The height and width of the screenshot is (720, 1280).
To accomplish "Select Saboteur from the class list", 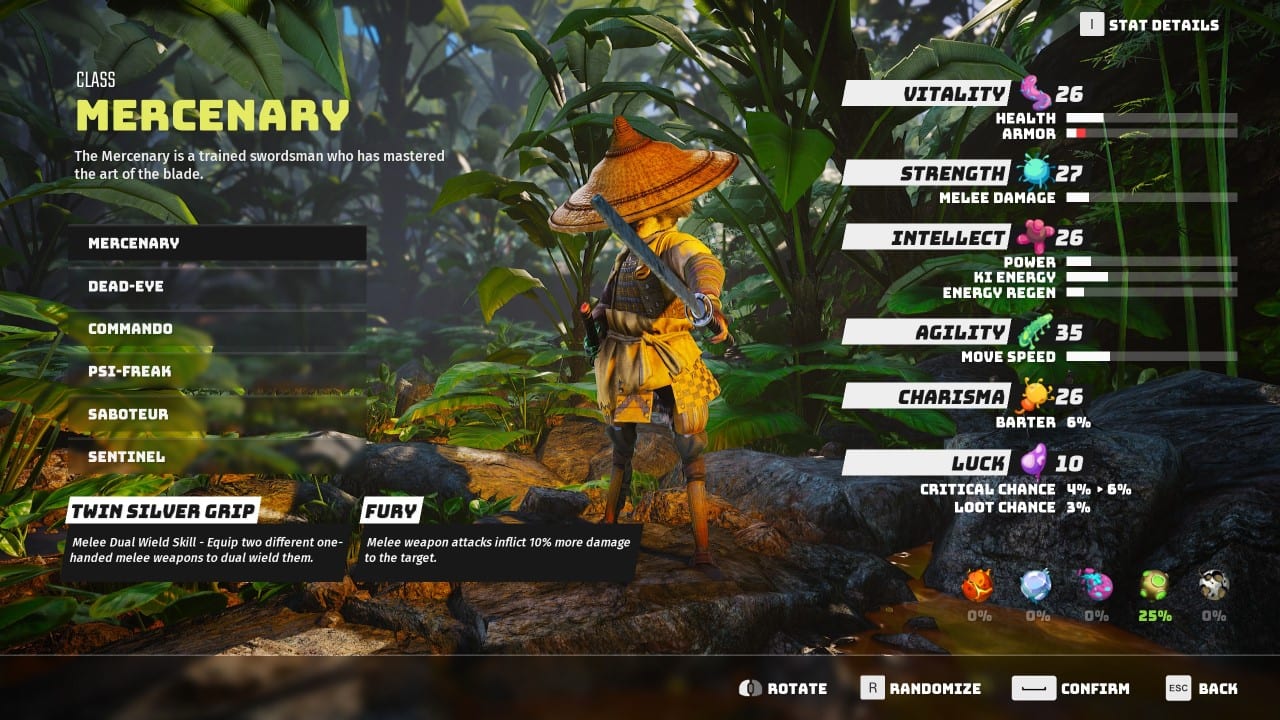I will point(216,414).
